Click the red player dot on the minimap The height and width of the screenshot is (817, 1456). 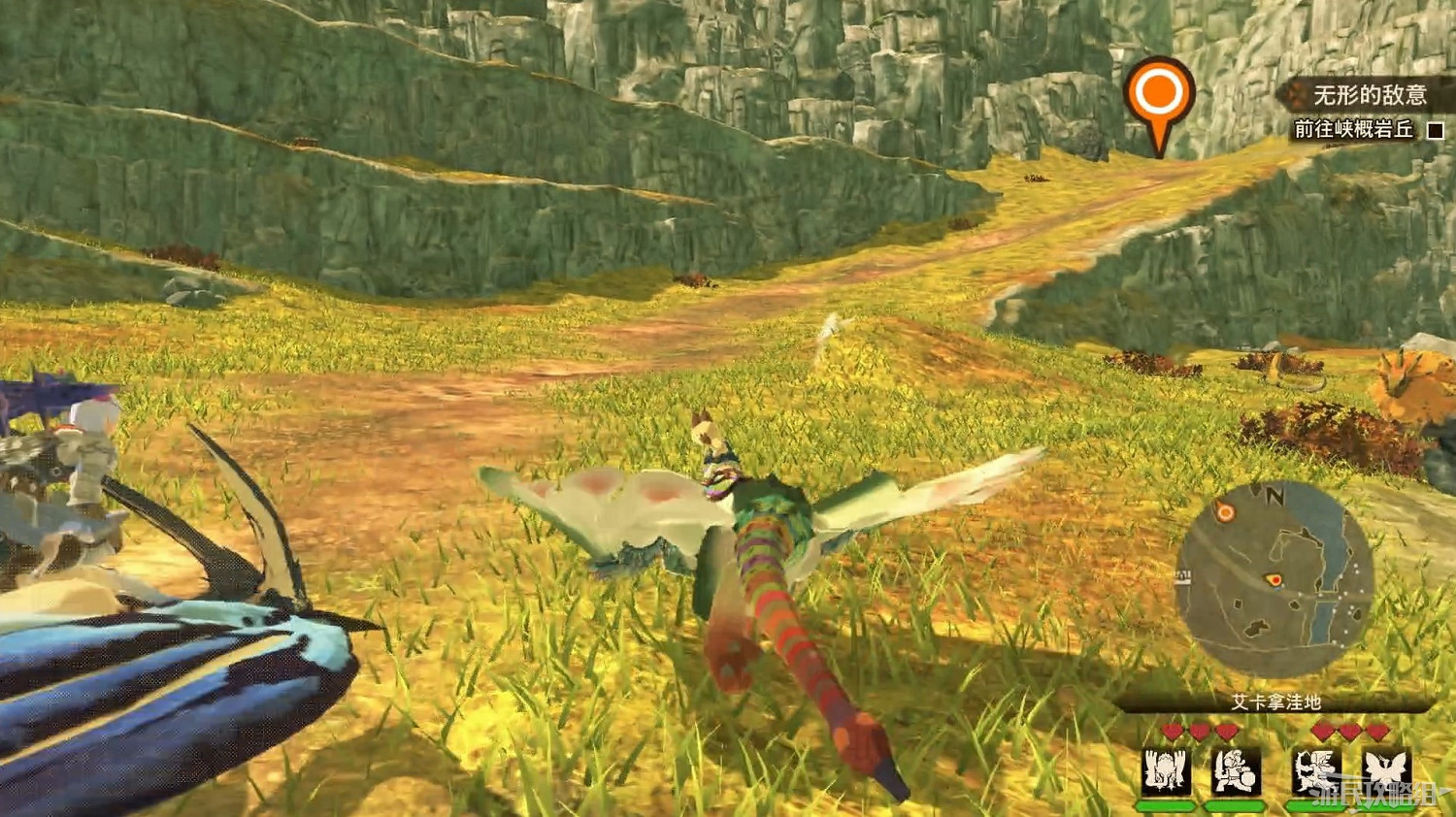pyautogui.click(x=1274, y=579)
